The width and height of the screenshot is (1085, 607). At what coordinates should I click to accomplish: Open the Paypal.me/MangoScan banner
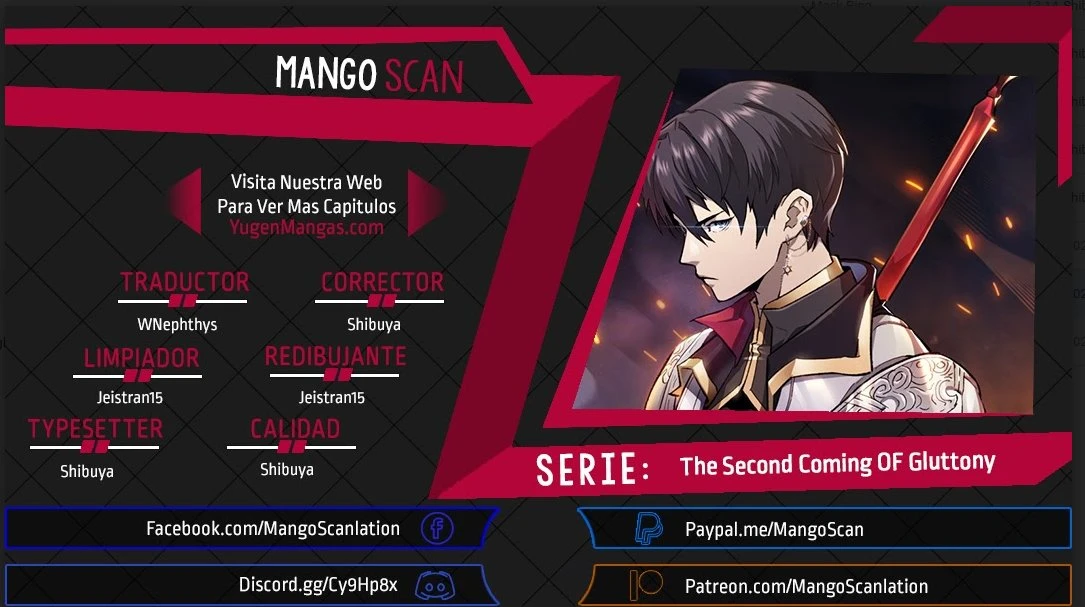tap(773, 530)
